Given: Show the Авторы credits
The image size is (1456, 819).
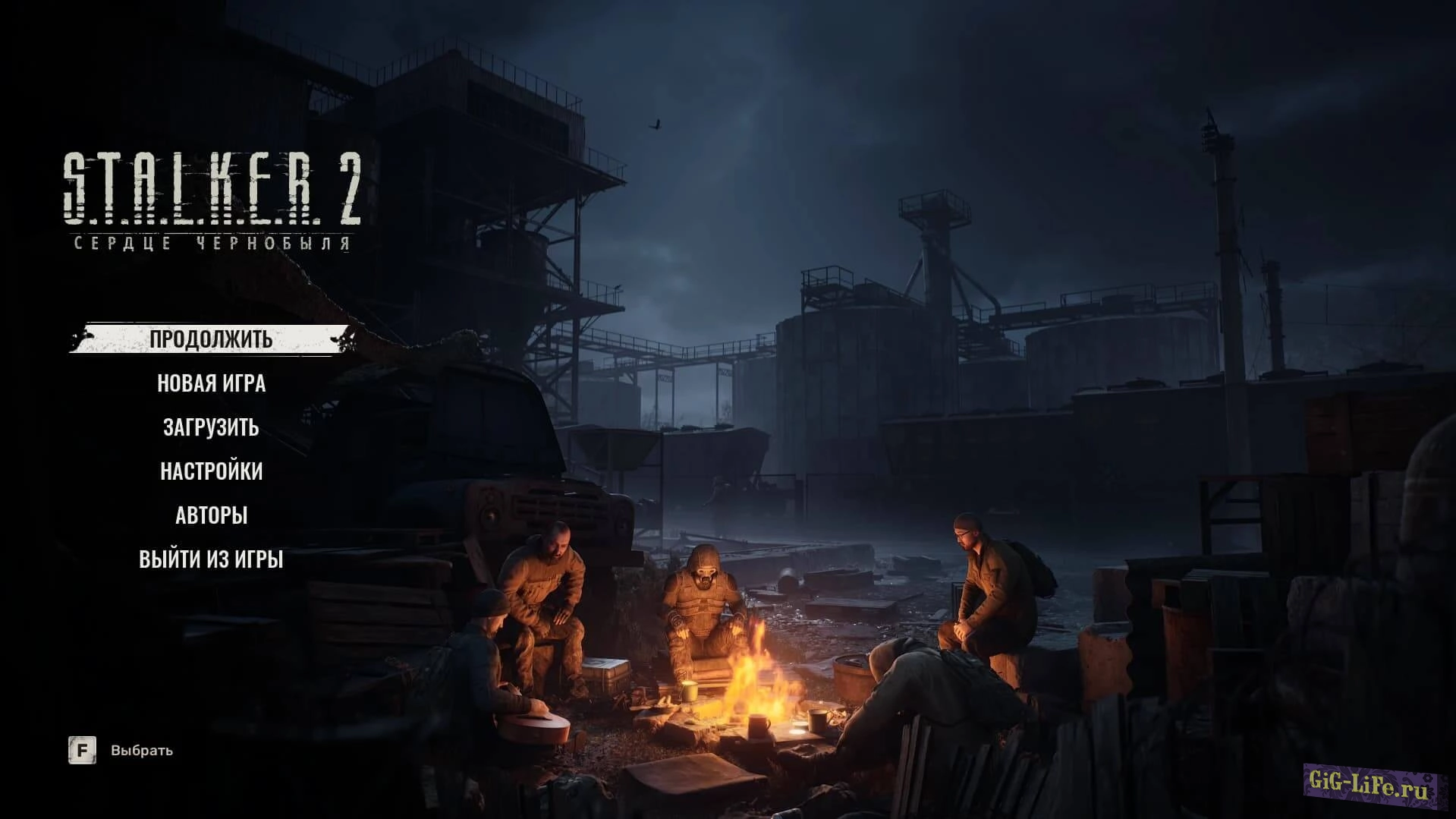Looking at the screenshot, I should click(211, 515).
